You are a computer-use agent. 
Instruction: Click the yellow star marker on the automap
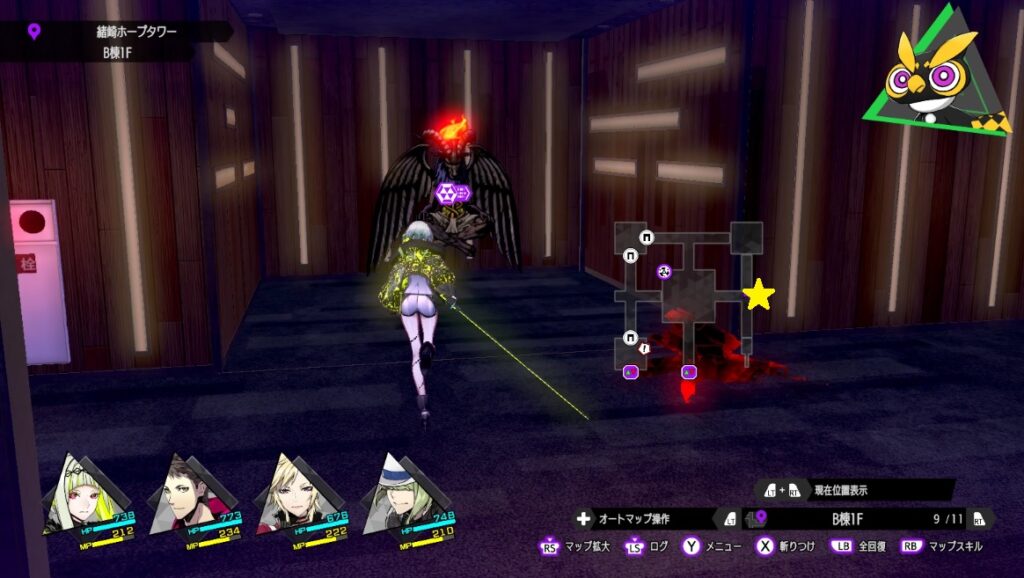tap(759, 295)
